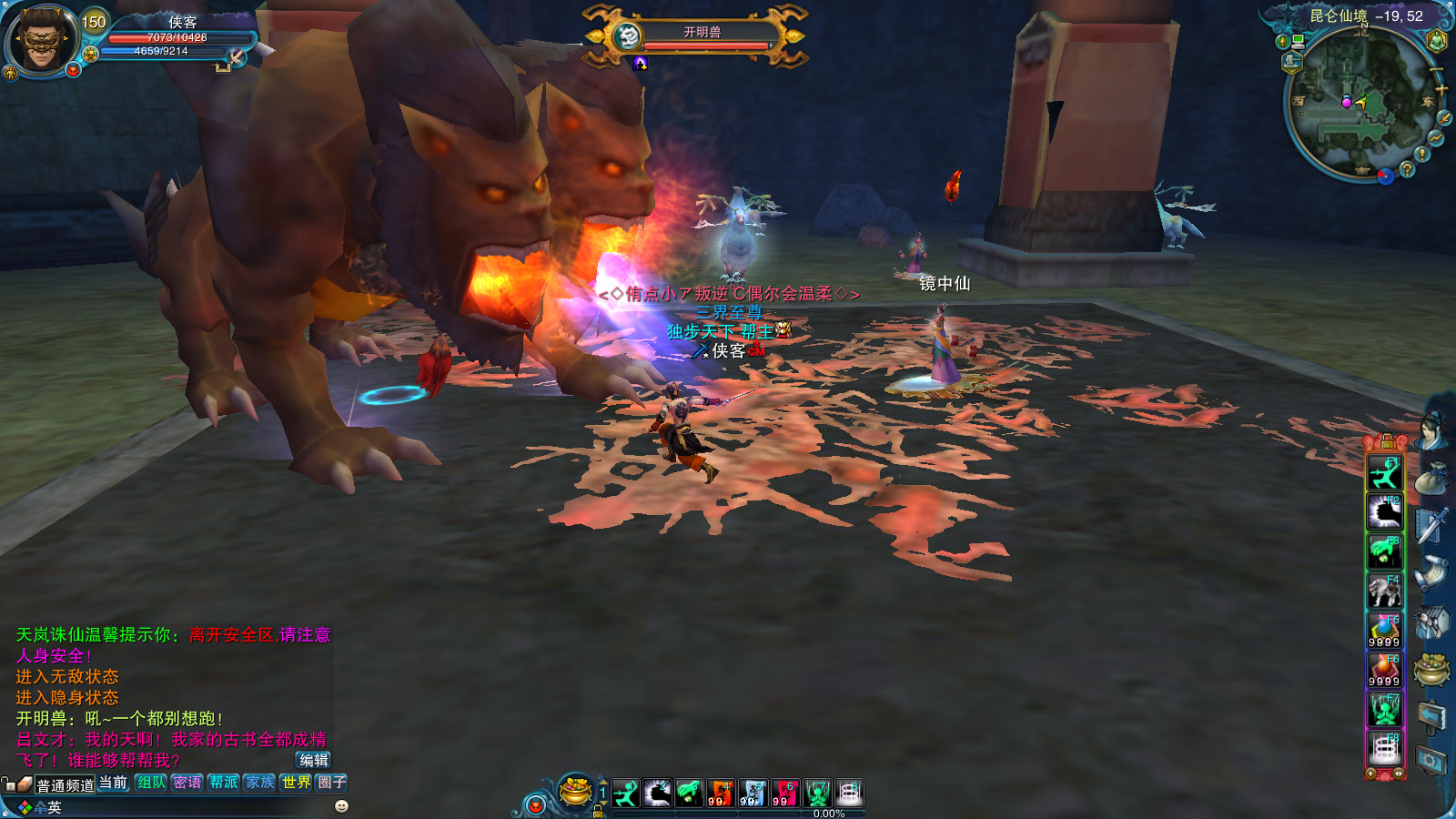Click the 编辑 edit button in chat
This screenshot has width=1456, height=819.
click(314, 760)
